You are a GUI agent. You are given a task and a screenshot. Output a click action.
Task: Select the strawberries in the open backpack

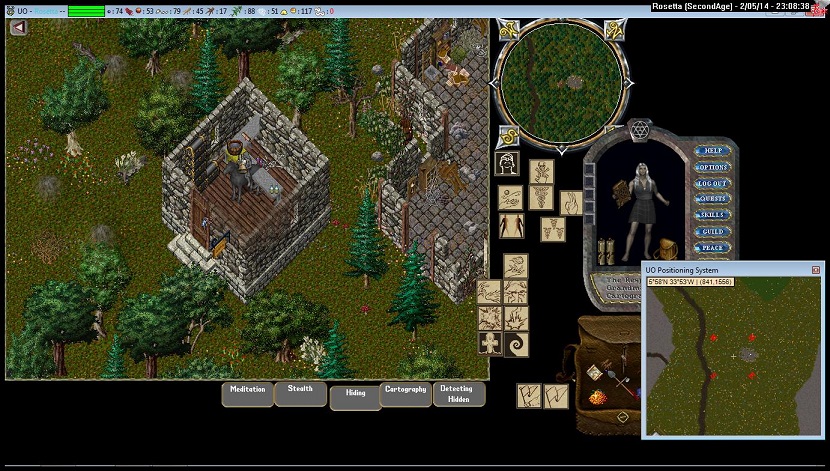pos(597,398)
